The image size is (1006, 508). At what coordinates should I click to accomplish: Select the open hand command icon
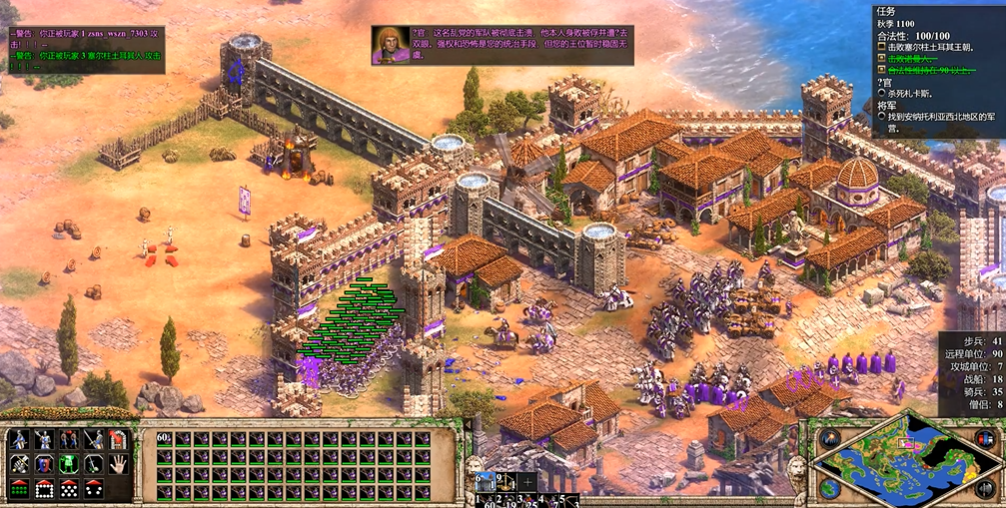click(x=118, y=464)
